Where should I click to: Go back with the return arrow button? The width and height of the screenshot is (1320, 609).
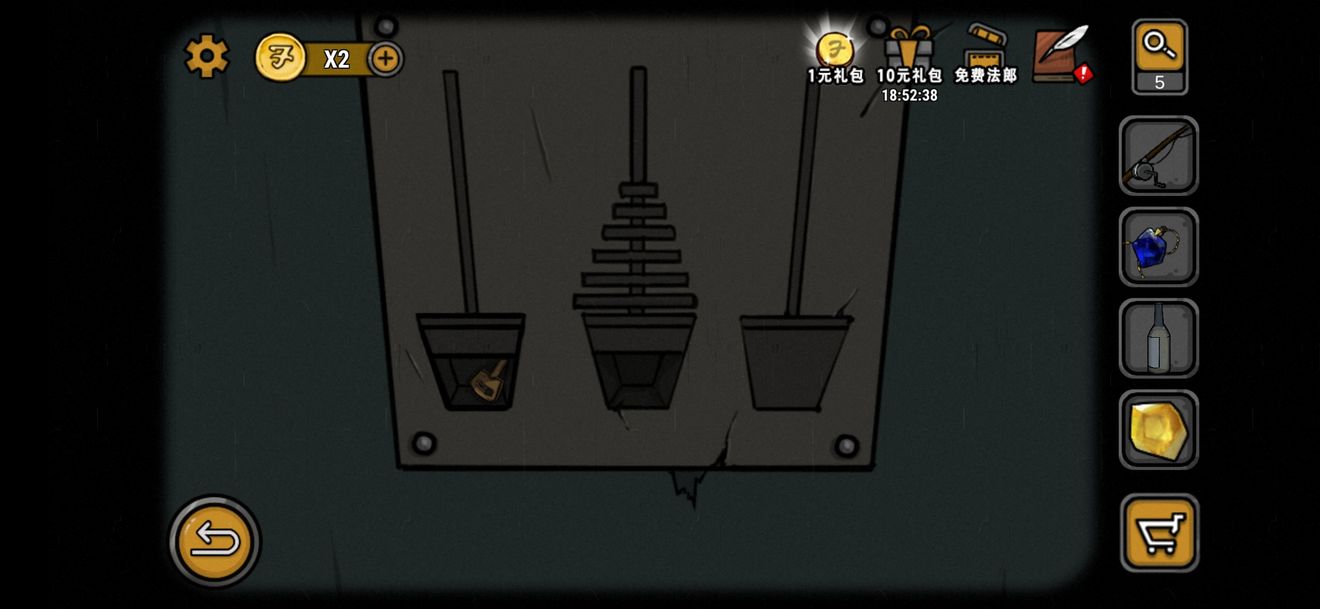[x=215, y=541]
